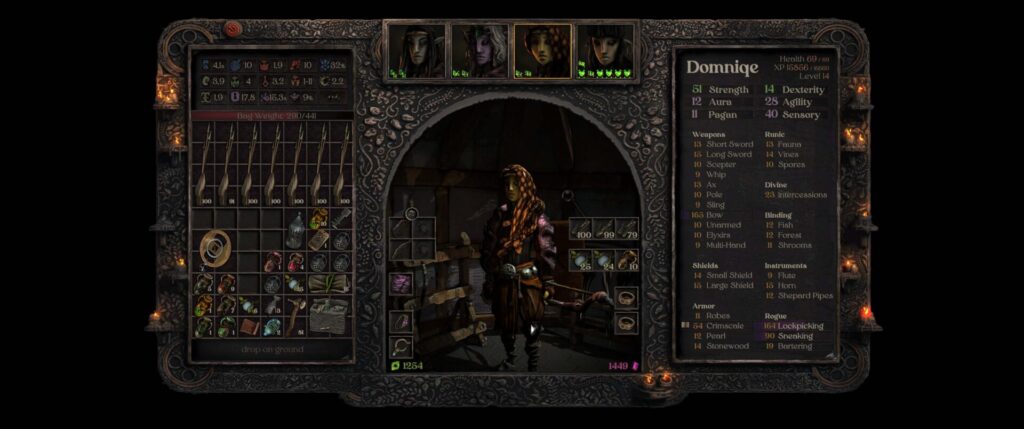The width and height of the screenshot is (1024, 429).
Task: Pick up the coiled rope item
Action: pyautogui.click(x=215, y=247)
